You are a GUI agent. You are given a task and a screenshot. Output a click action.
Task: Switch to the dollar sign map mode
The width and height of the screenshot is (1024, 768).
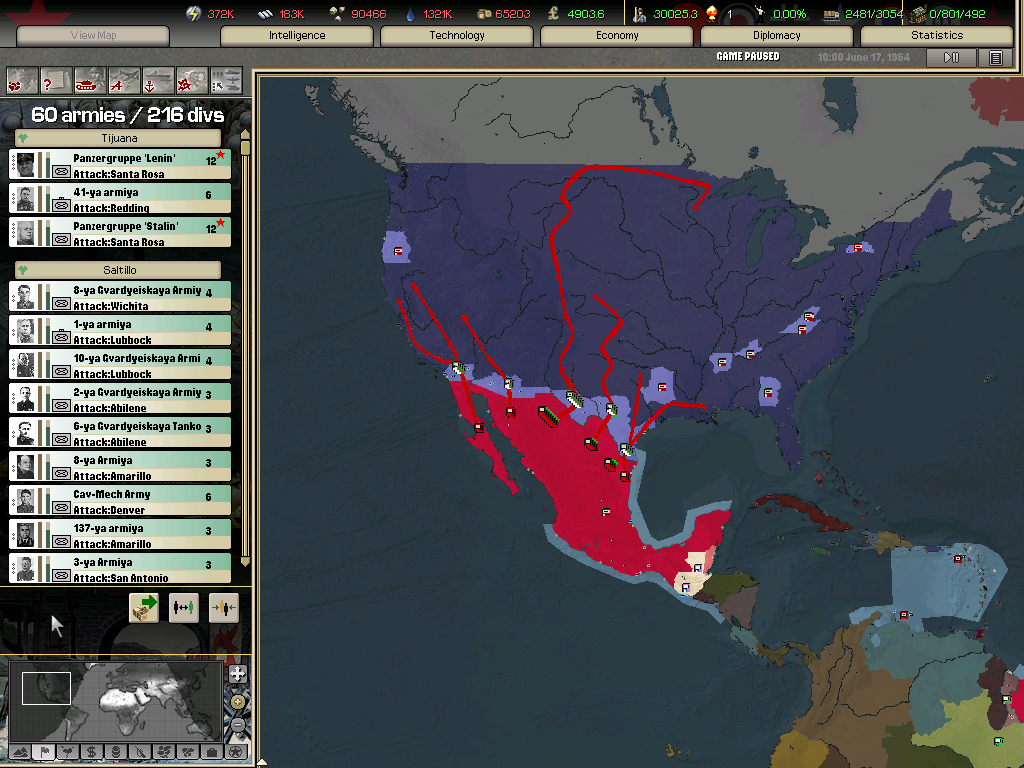91,751
